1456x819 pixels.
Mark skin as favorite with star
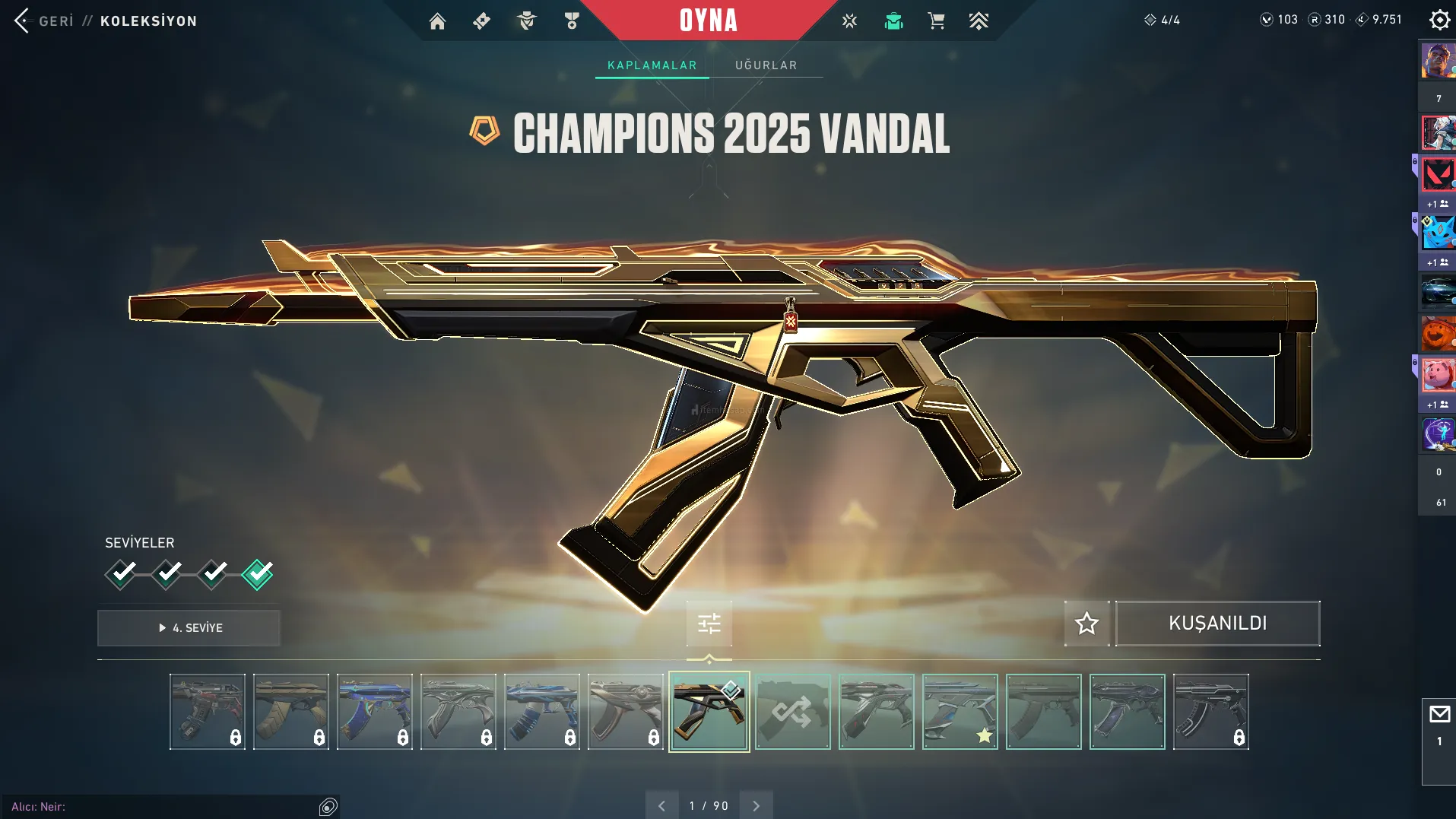pos(1086,624)
